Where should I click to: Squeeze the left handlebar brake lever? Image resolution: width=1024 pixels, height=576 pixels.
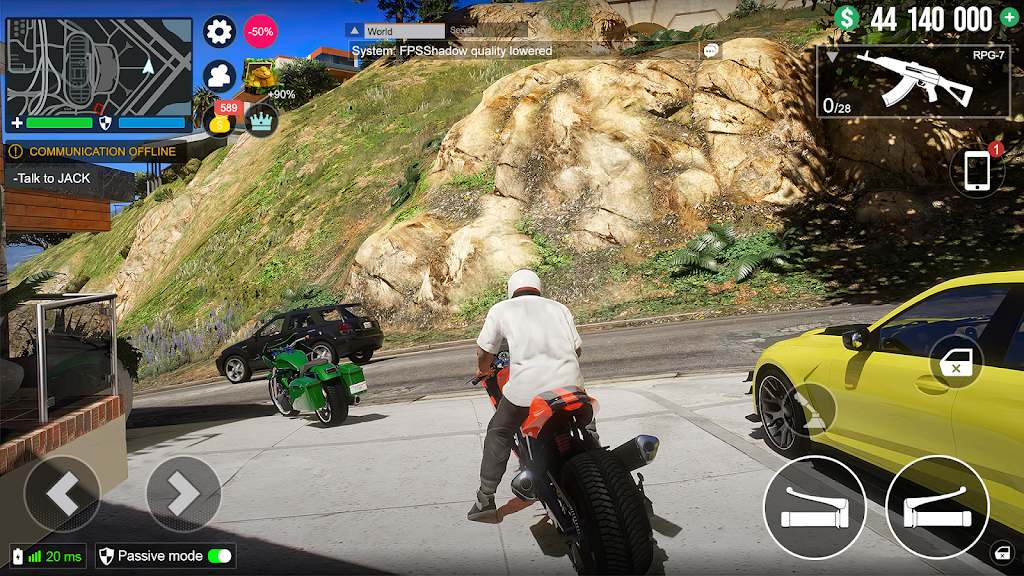click(x=814, y=507)
